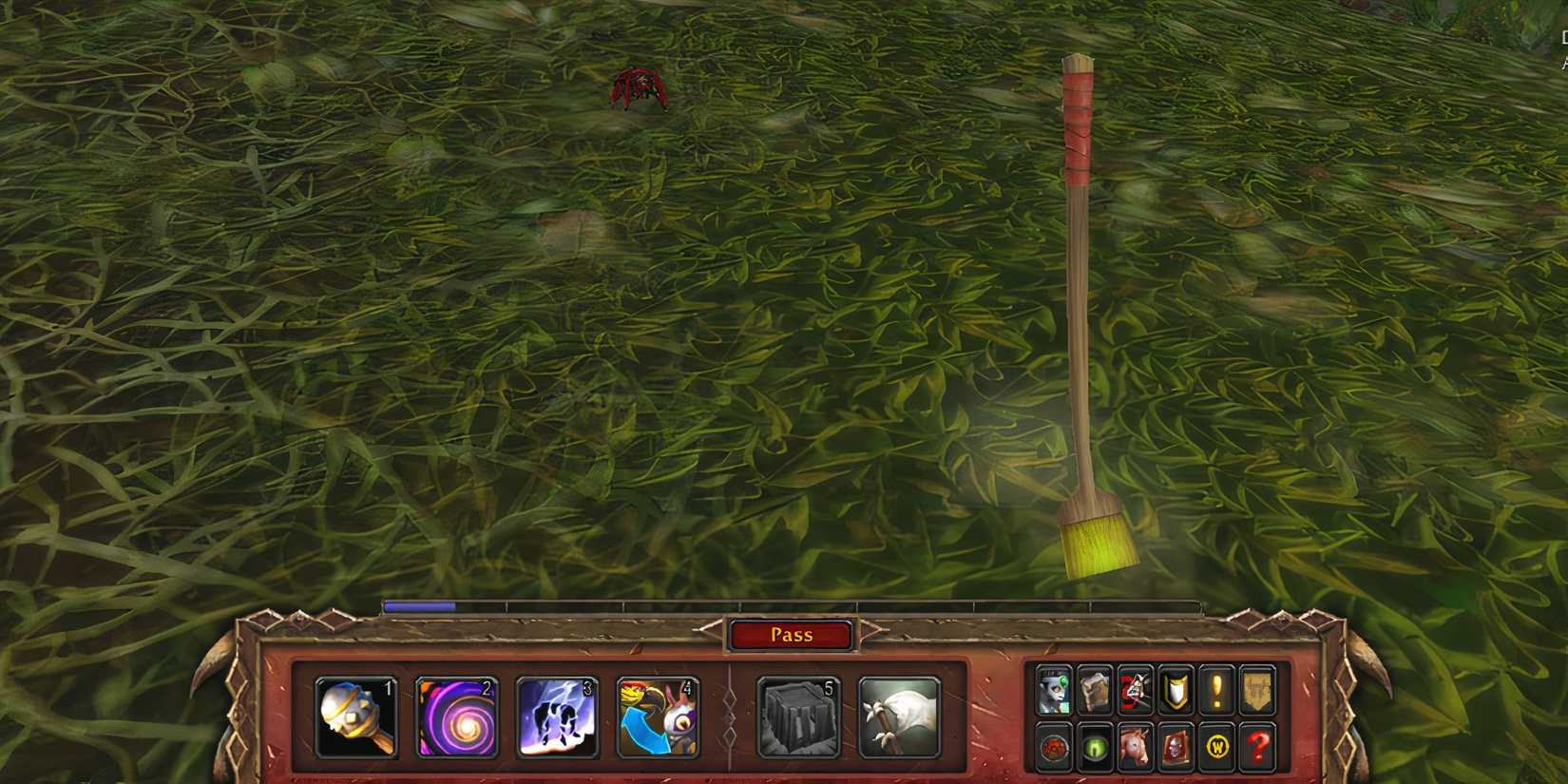Open the mount journal horse icon
The height and width of the screenshot is (784, 1568).
1136,746
